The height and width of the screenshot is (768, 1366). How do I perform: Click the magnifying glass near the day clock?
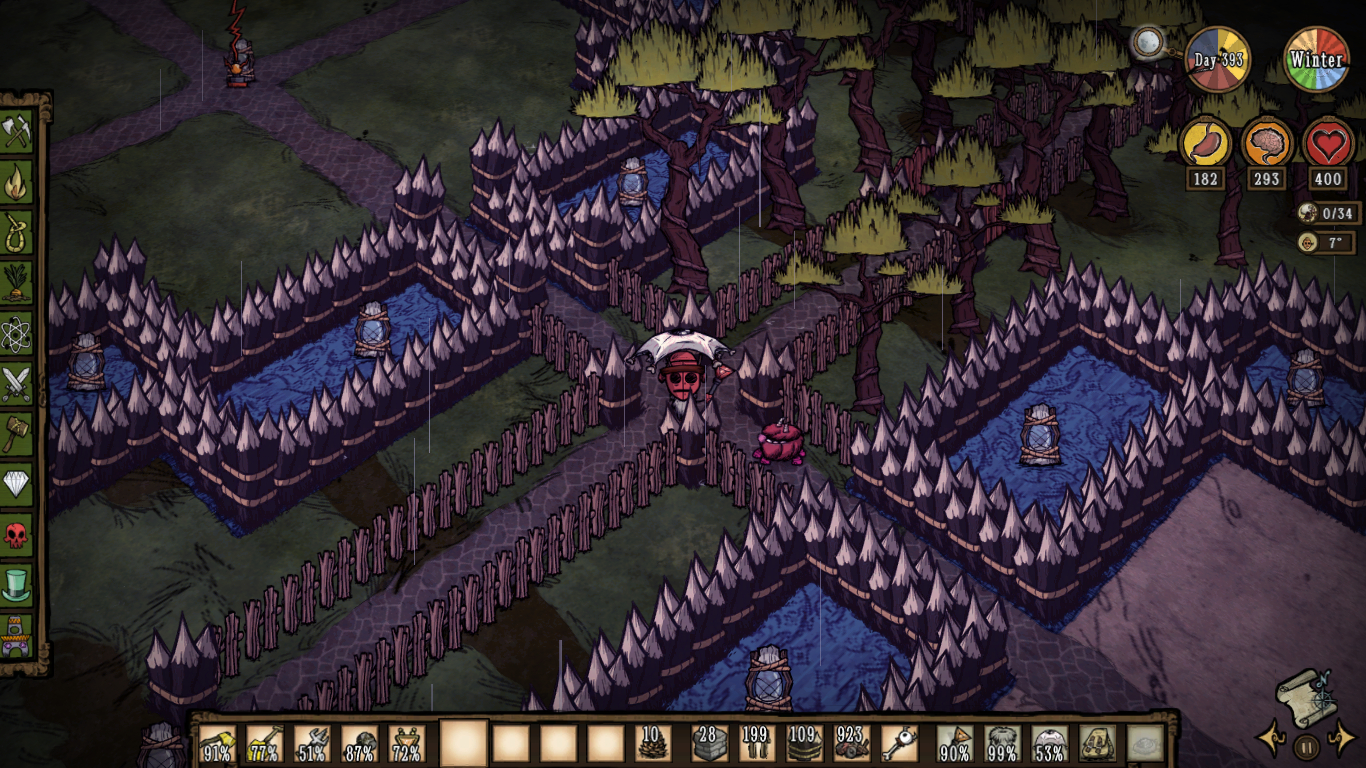[1147, 42]
